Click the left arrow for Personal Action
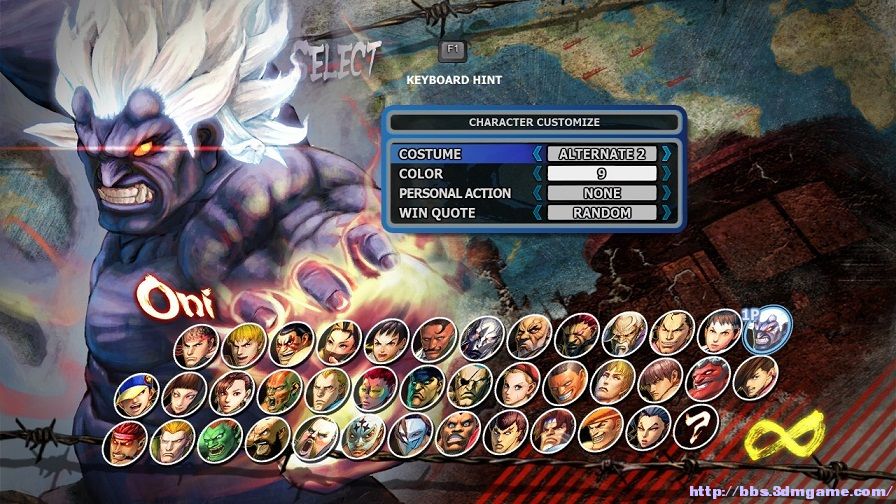 tap(538, 193)
